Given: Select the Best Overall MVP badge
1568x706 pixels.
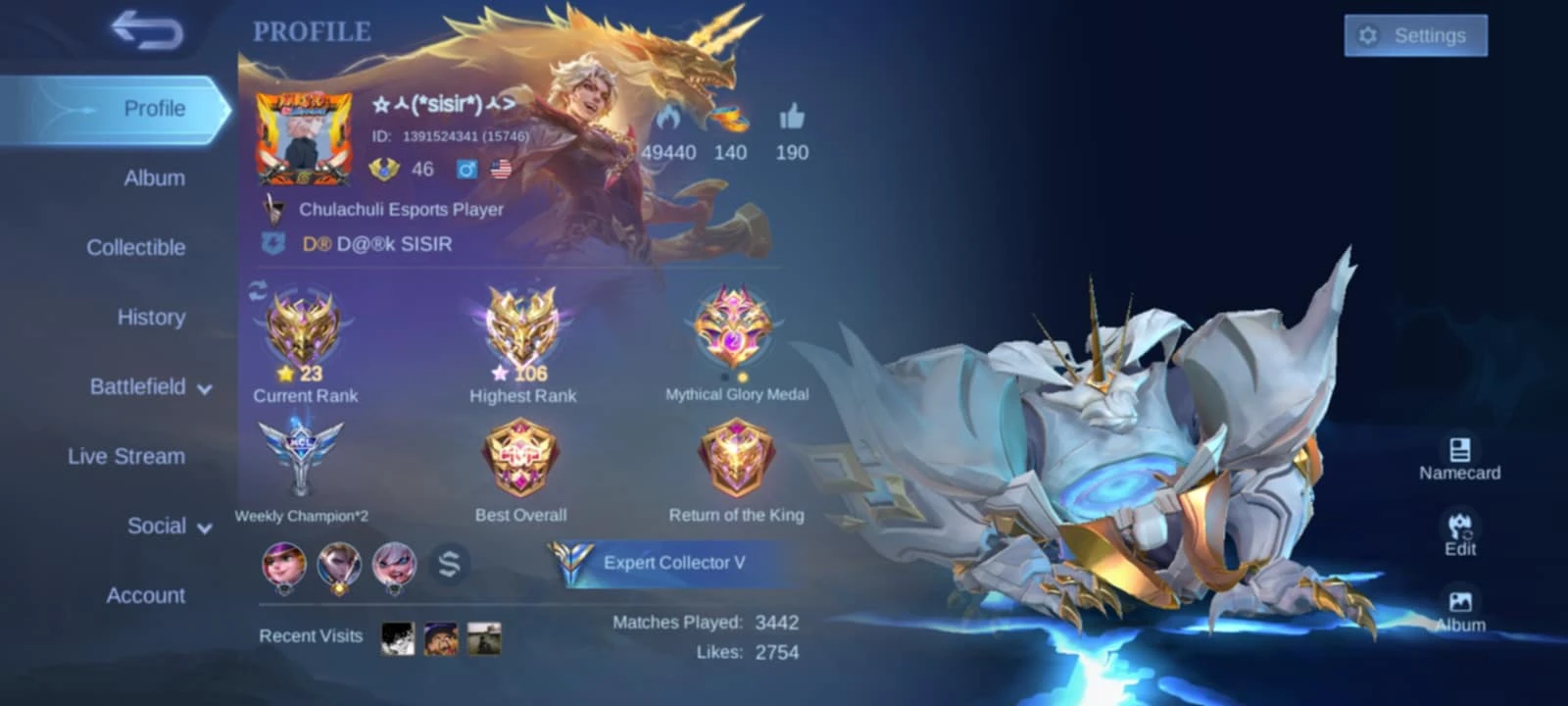Looking at the screenshot, I should [x=520, y=459].
